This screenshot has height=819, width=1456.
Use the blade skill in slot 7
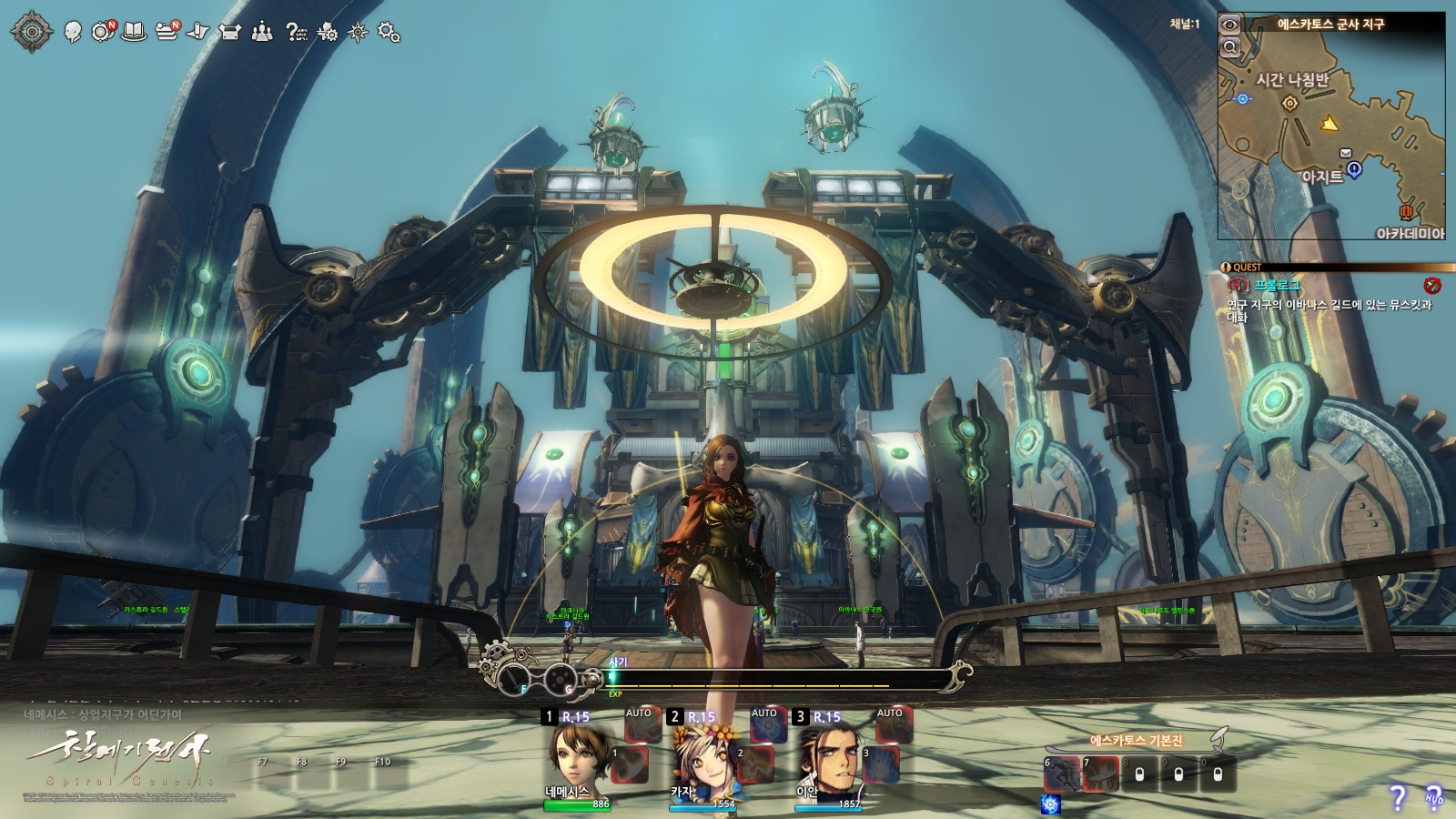tap(1100, 774)
